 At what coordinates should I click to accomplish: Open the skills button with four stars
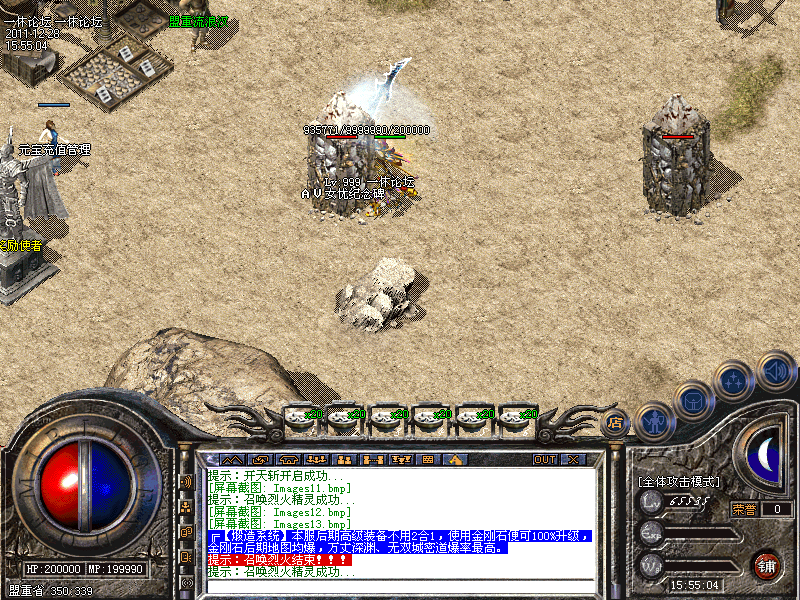pyautogui.click(x=735, y=381)
